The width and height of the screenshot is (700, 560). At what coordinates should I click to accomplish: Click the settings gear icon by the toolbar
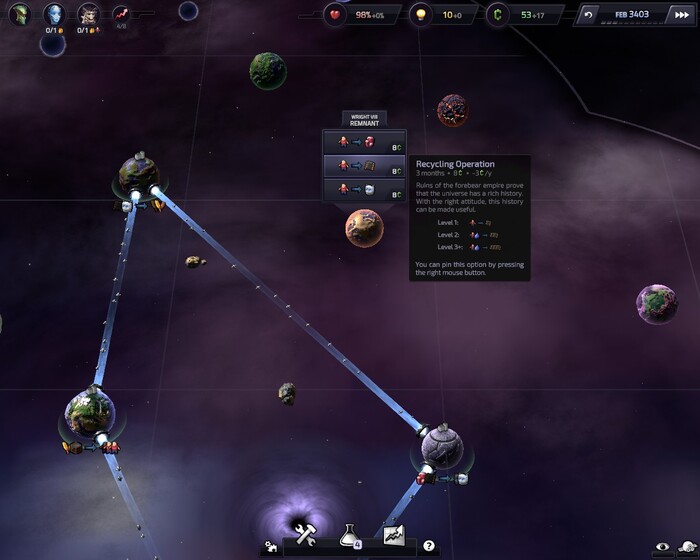coord(270,547)
